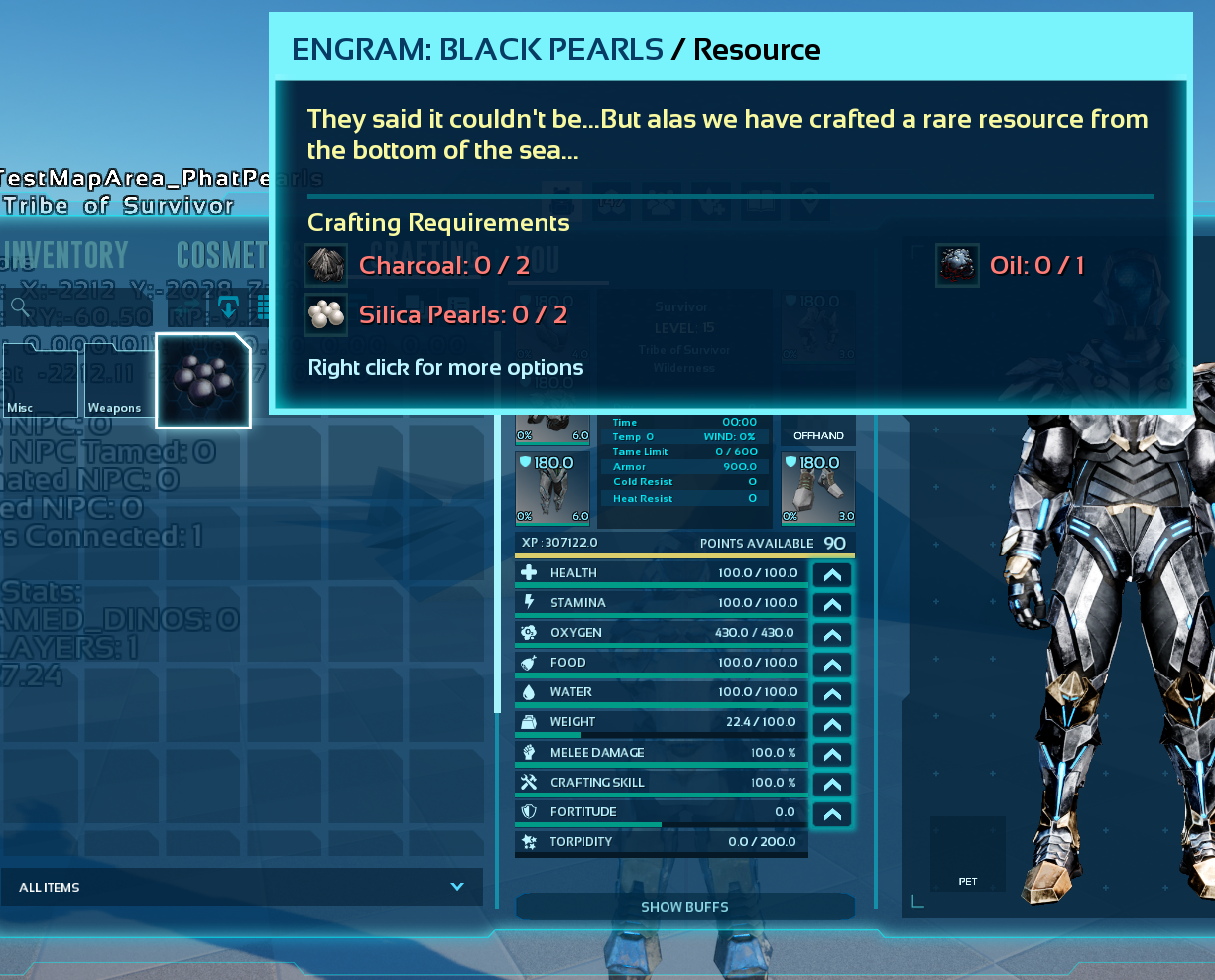Increase the Oxygen stat

click(x=832, y=634)
